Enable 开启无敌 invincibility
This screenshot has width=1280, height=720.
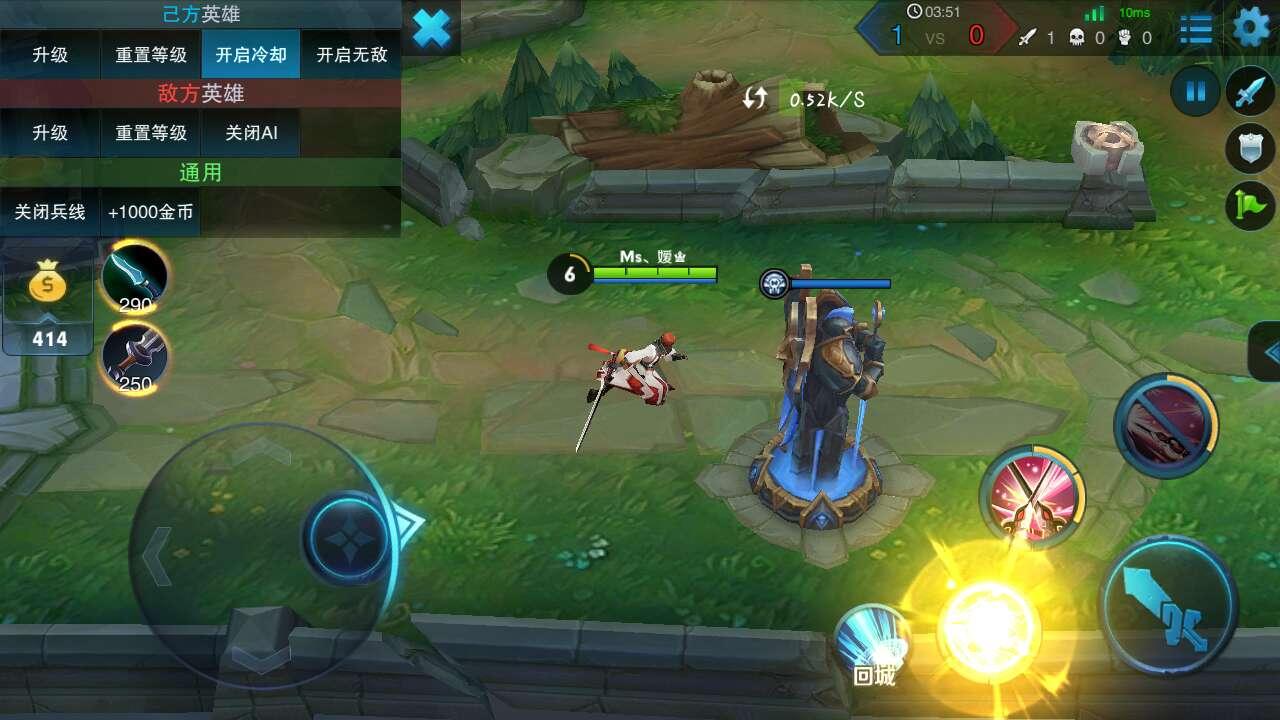tap(351, 55)
